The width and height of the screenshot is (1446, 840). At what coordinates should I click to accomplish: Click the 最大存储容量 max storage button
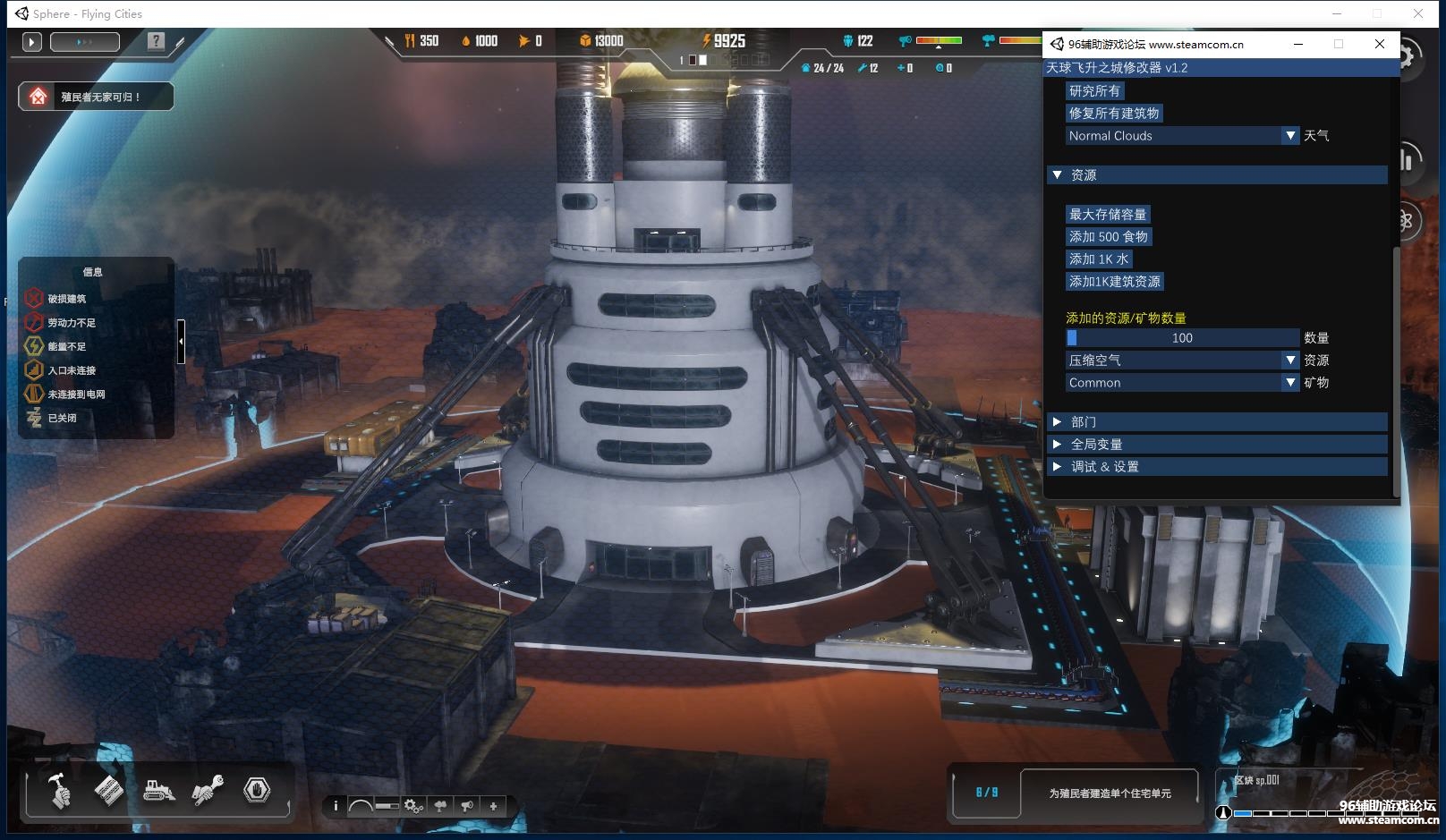click(x=1107, y=215)
